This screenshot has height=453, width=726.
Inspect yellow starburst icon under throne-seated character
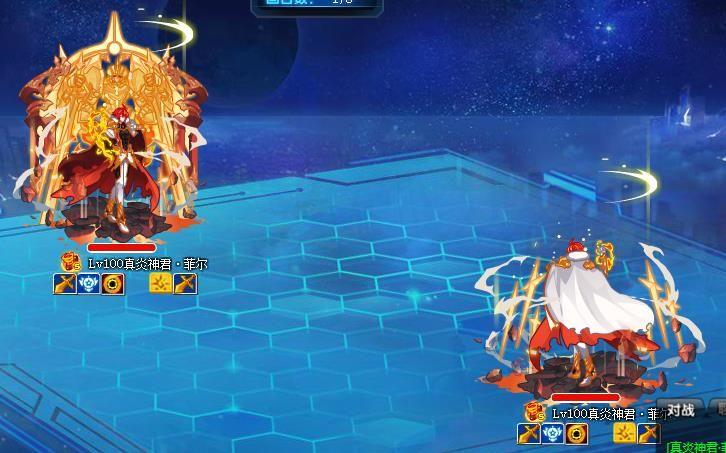click(160, 284)
